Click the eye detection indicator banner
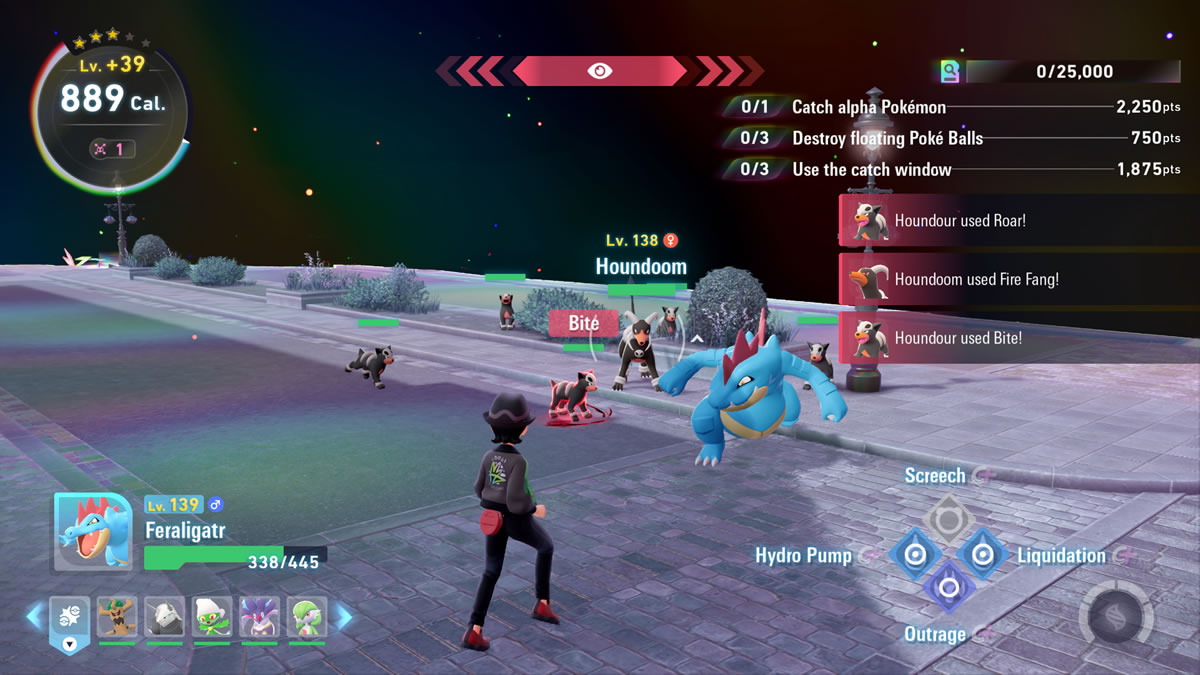The image size is (1200, 675). (x=600, y=71)
